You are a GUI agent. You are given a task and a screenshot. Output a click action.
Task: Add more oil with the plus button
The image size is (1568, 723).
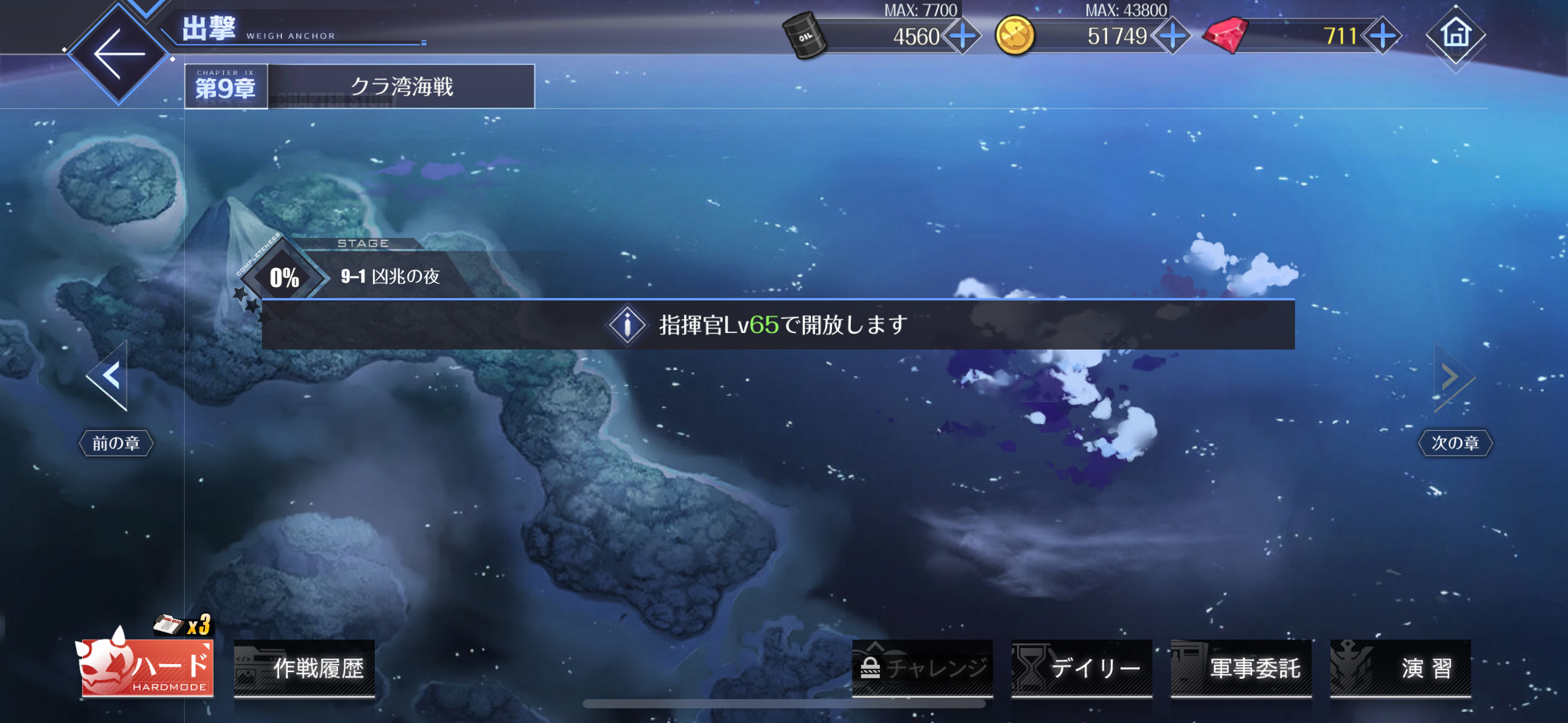963,36
